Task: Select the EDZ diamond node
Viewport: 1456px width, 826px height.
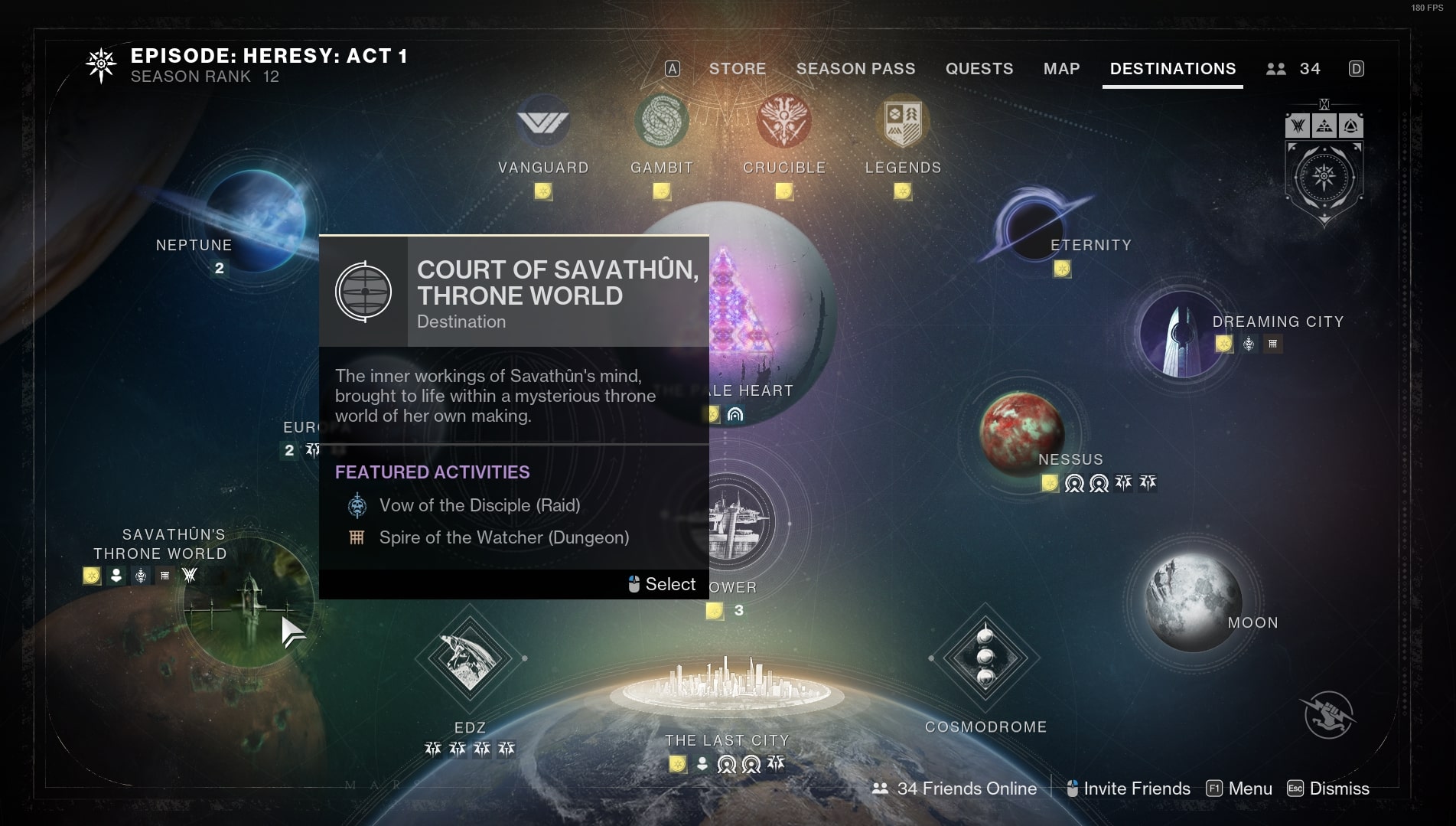Action: 469,657
